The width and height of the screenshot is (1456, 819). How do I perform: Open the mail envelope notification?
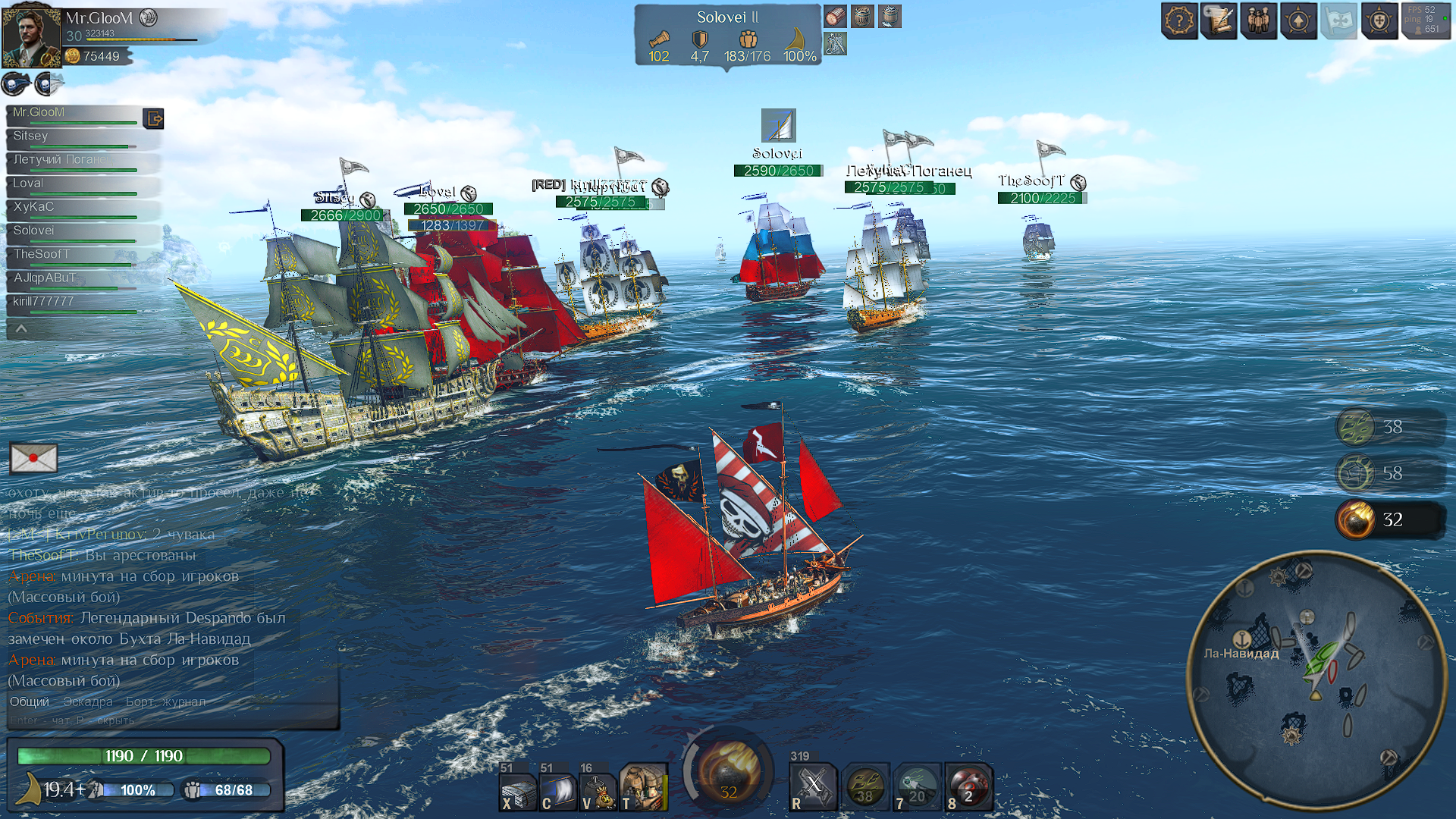(33, 458)
